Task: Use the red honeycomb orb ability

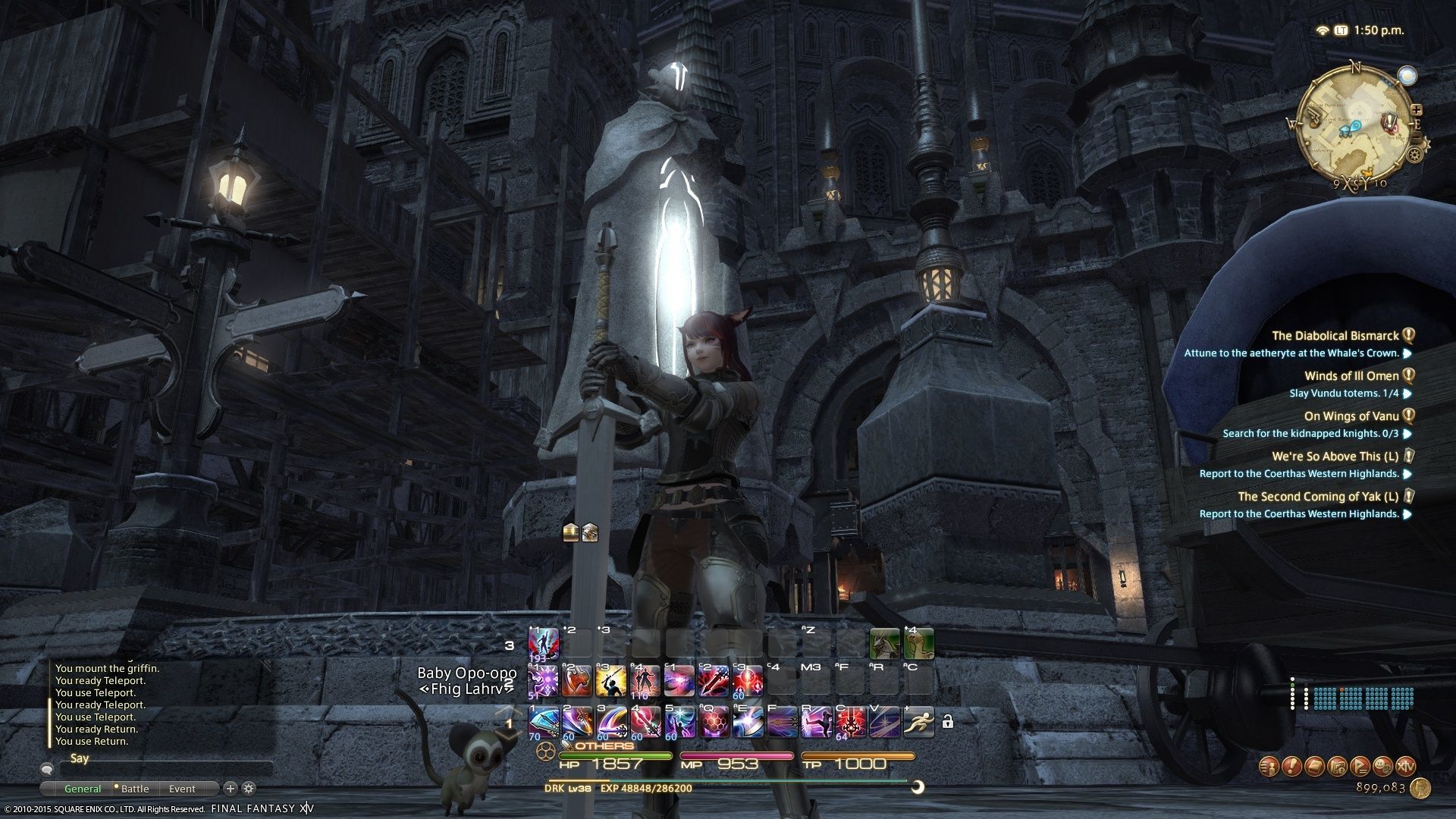Action: [714, 722]
